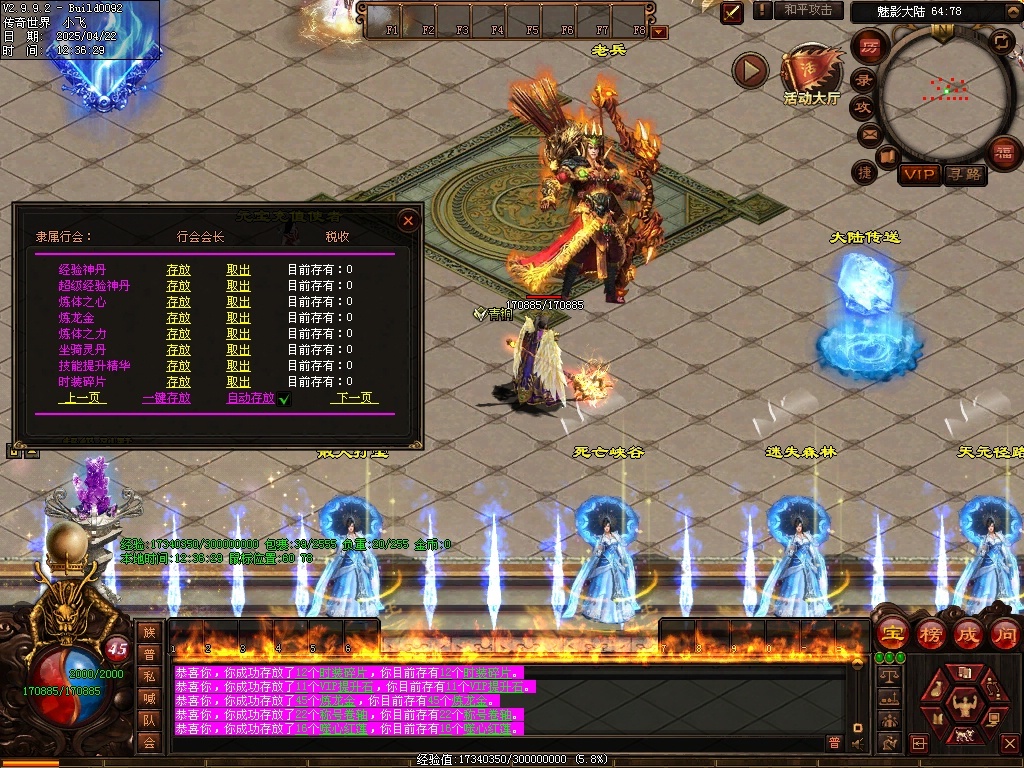Open the VIP panel
Viewport: 1024px width, 768px height.
919,174
